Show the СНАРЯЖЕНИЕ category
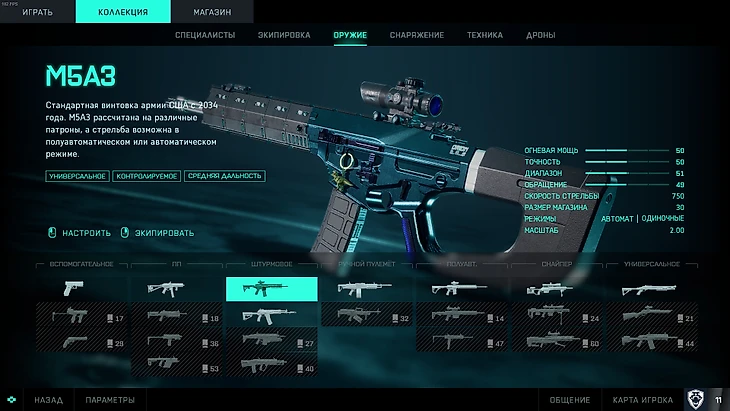 [x=417, y=36]
